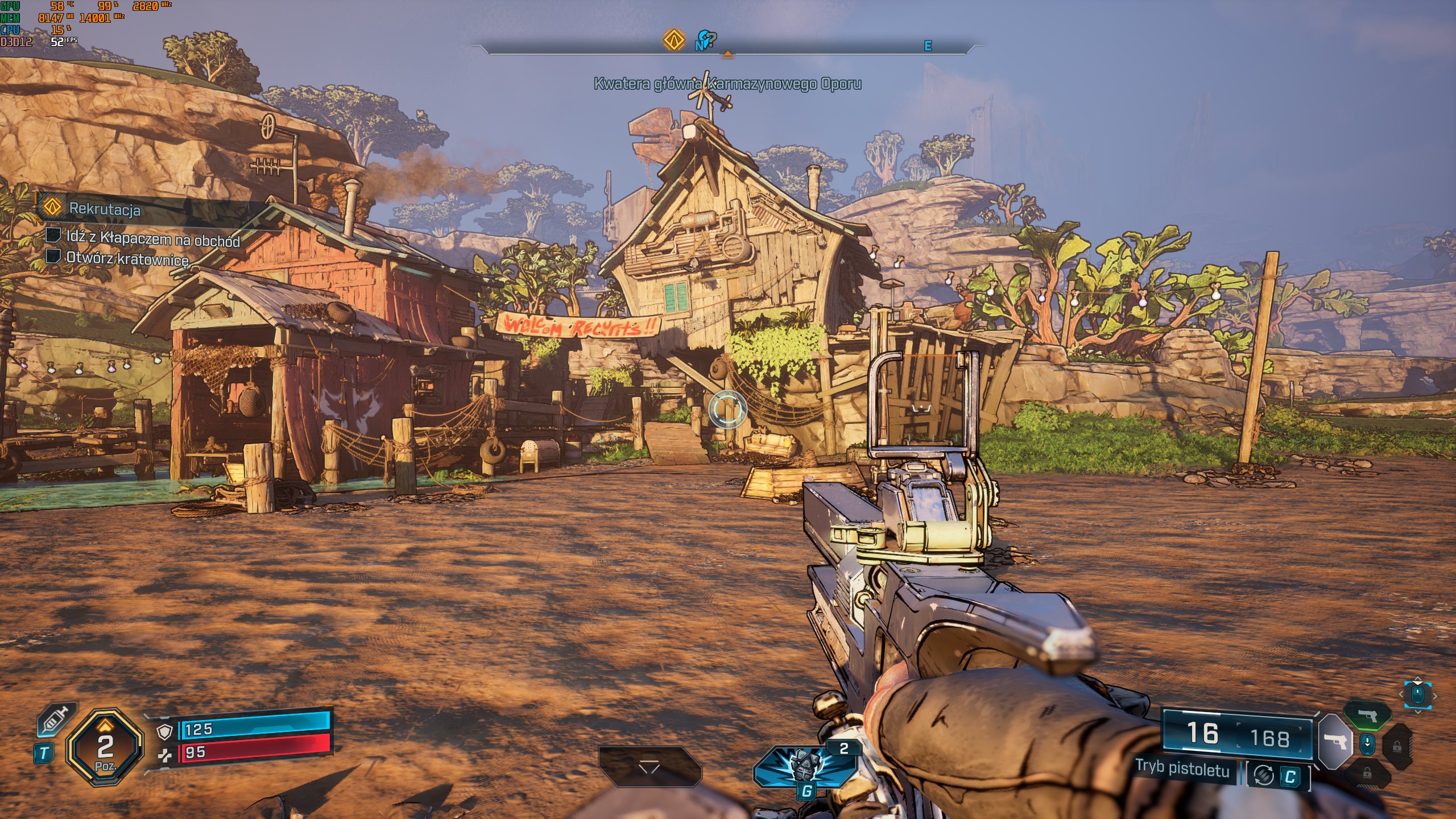Toggle the 'Tryb pistoletu' weapon mode icon
Screen dimensions: 1456x819
coord(1263,775)
